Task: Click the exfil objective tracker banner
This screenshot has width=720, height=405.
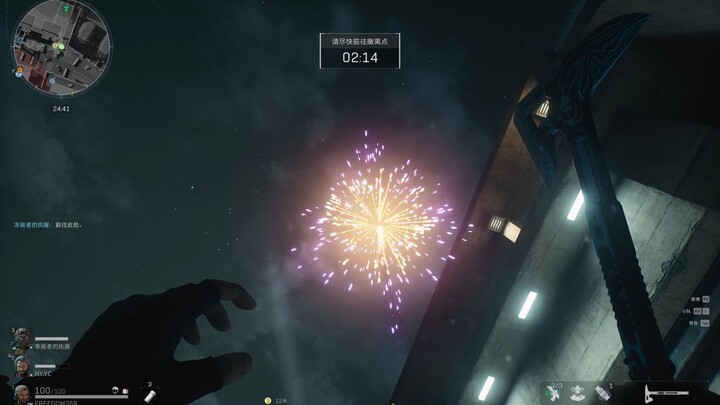Action: pos(359,51)
